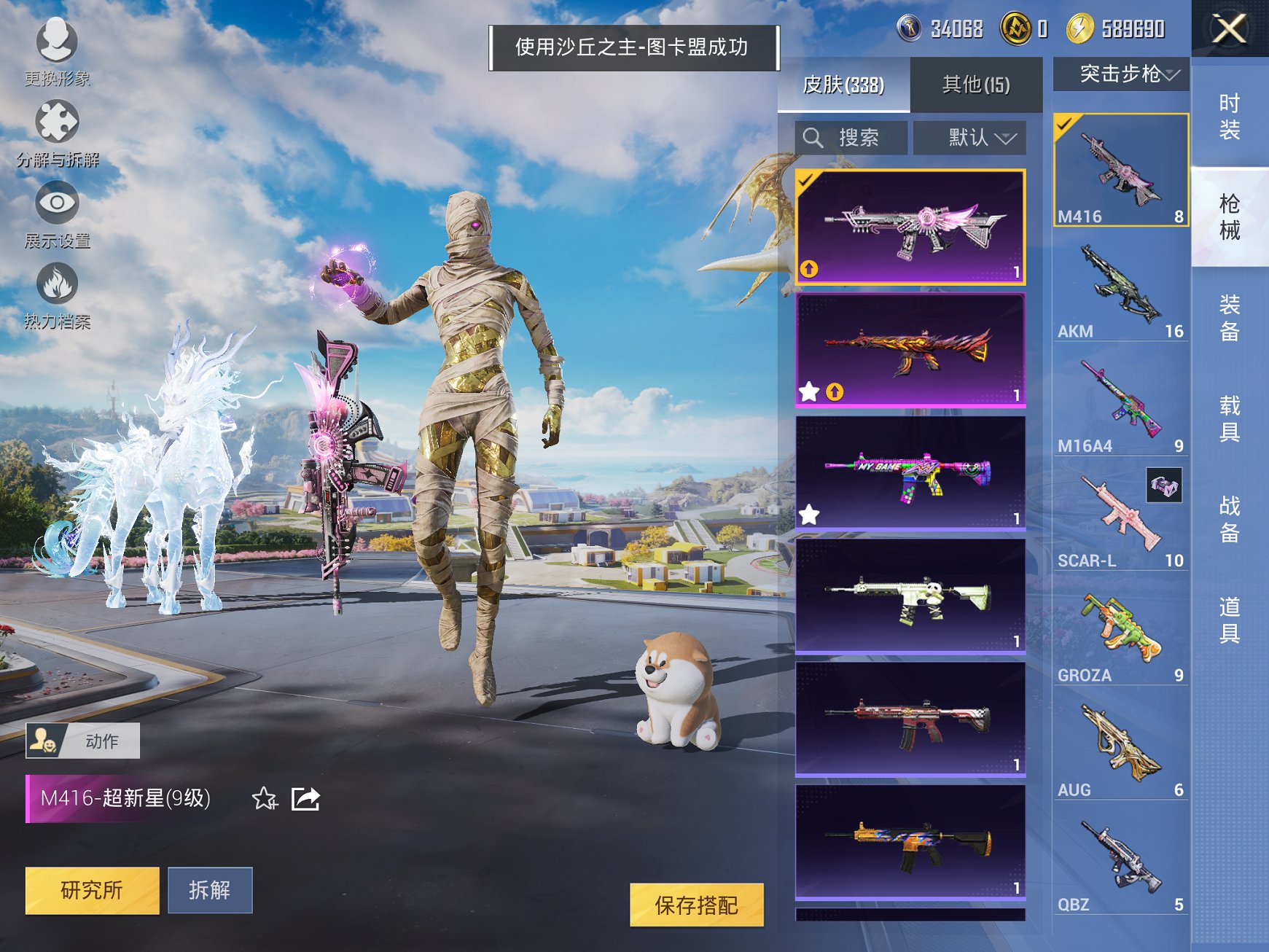Click the 研究所 button
1269x952 pixels.
point(92,891)
